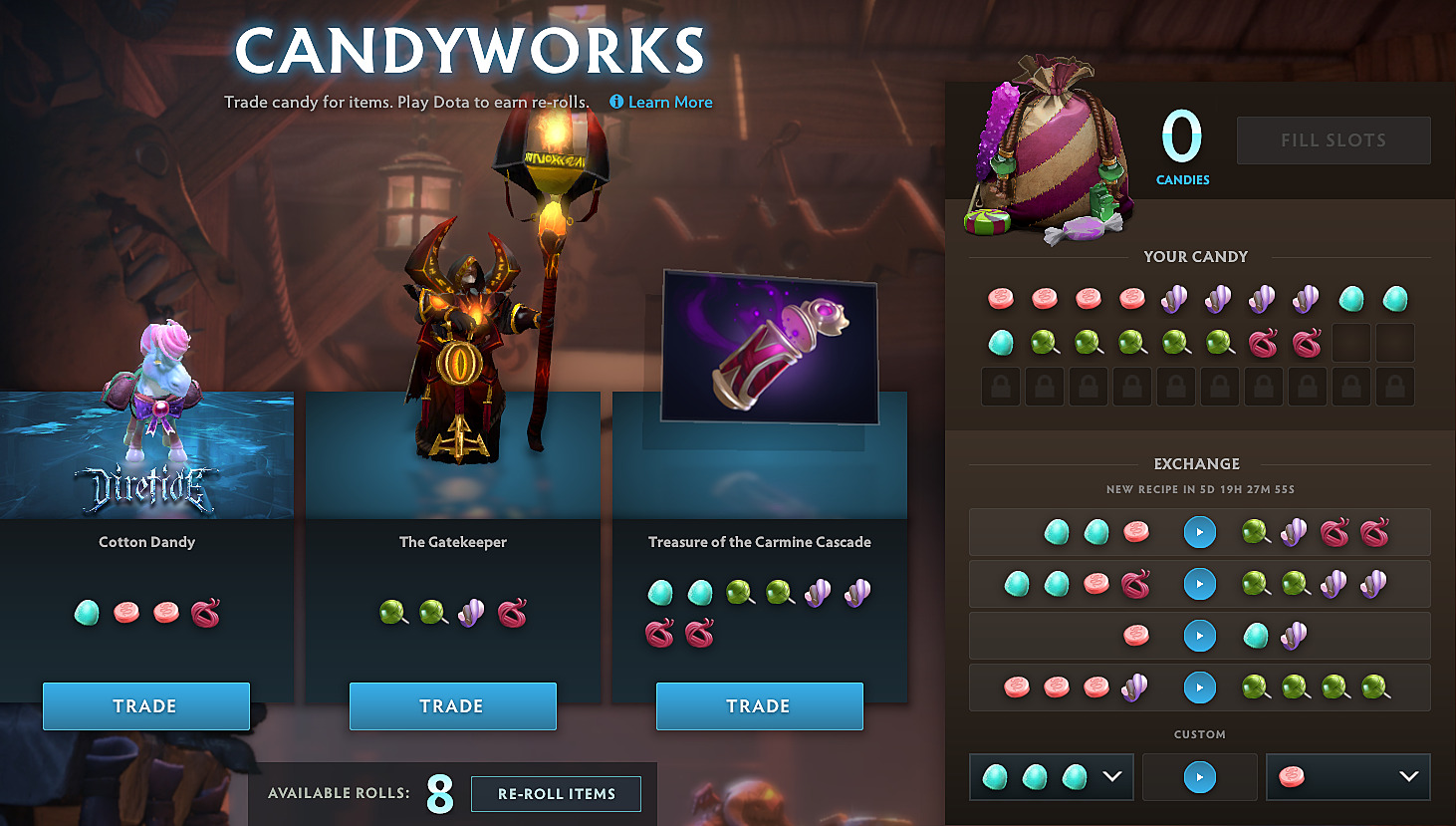This screenshot has height=826, width=1456.
Task: Run the exchange recipe yielding four green lollipops
Action: pos(1199,688)
